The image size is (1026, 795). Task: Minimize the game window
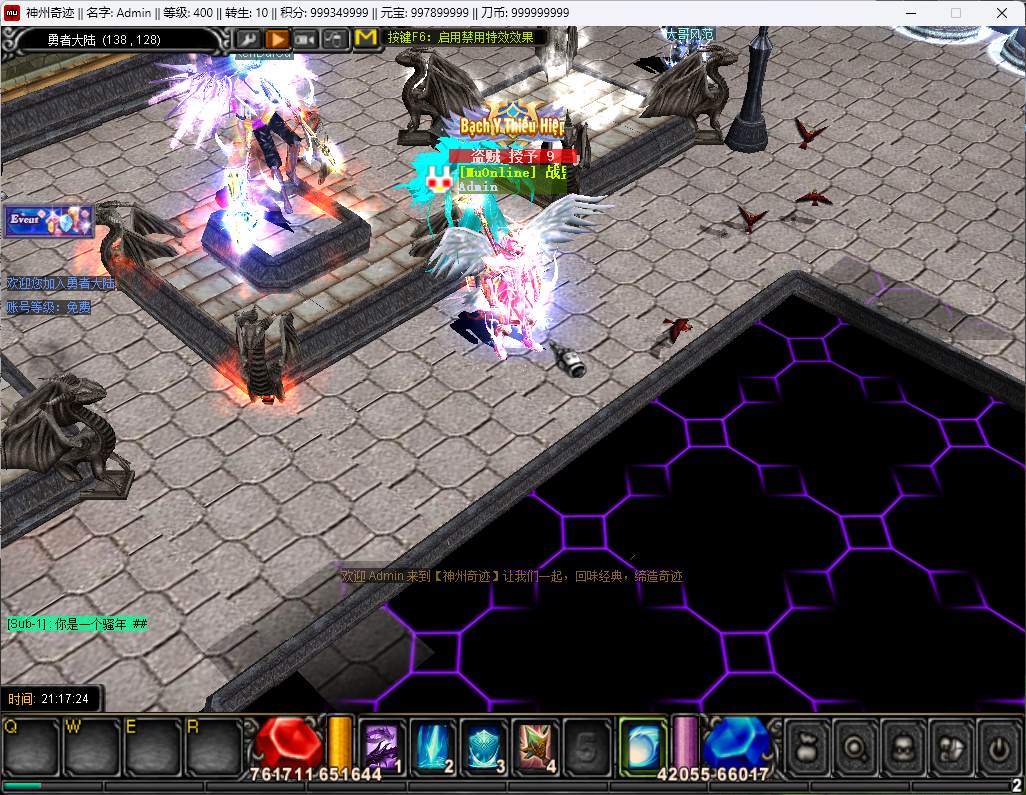point(909,13)
